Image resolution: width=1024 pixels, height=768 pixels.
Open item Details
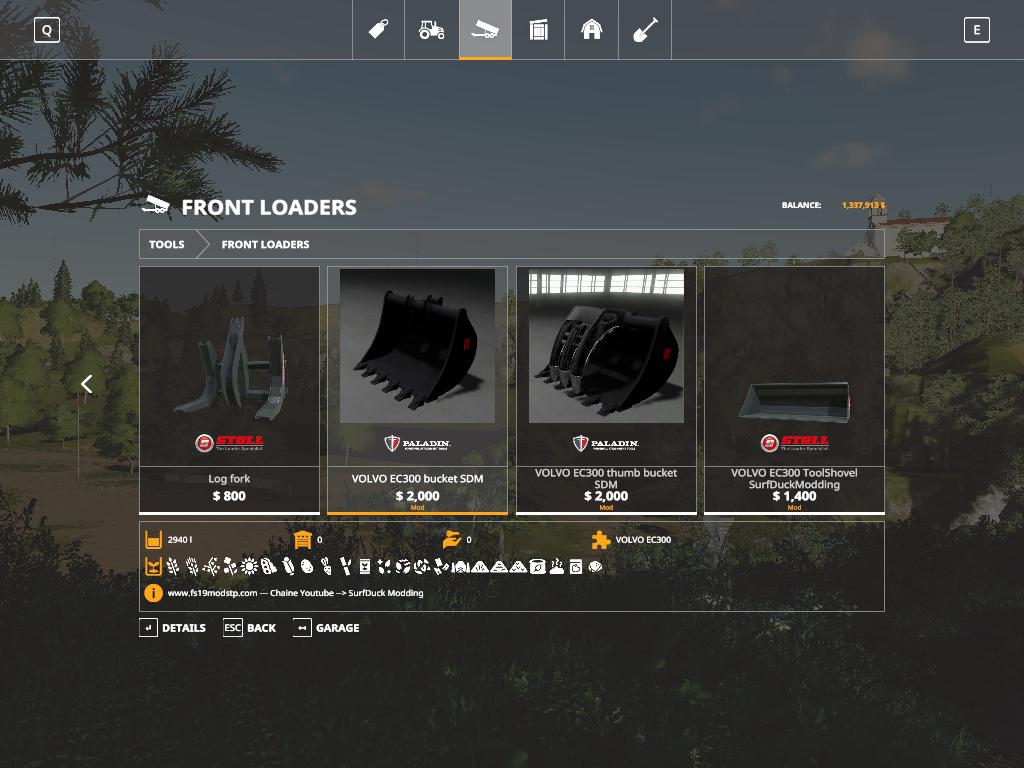(x=173, y=628)
